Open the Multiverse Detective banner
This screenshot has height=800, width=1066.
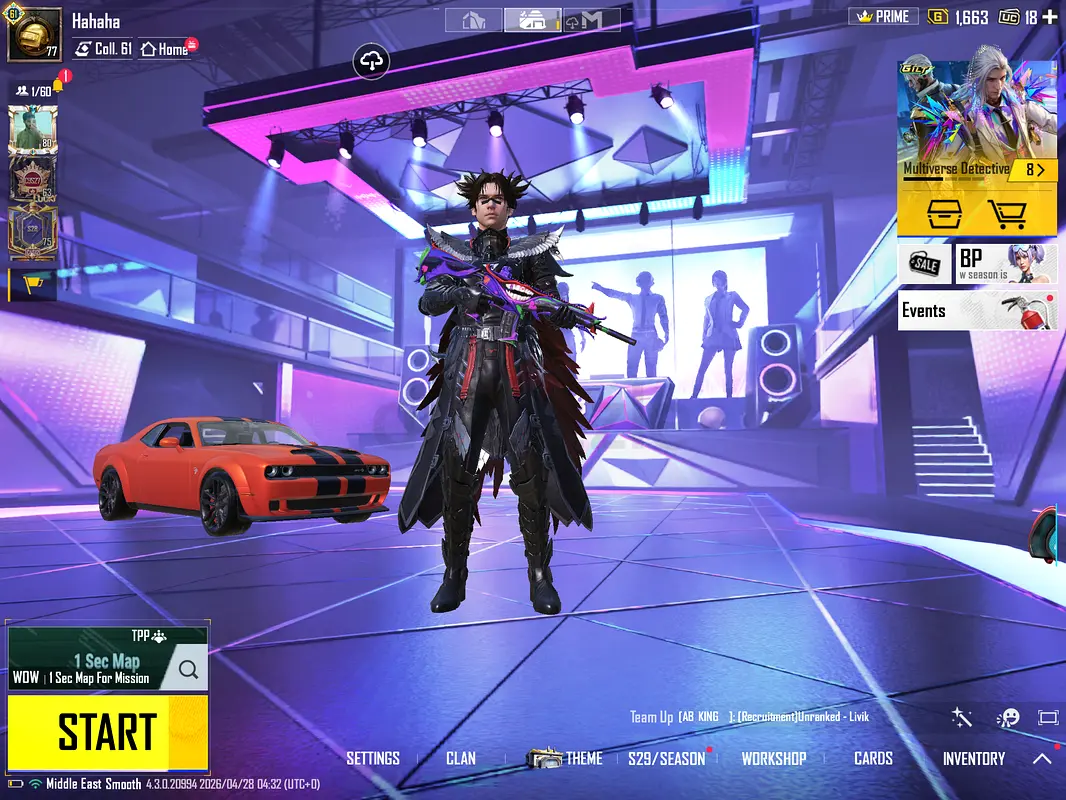click(976, 120)
